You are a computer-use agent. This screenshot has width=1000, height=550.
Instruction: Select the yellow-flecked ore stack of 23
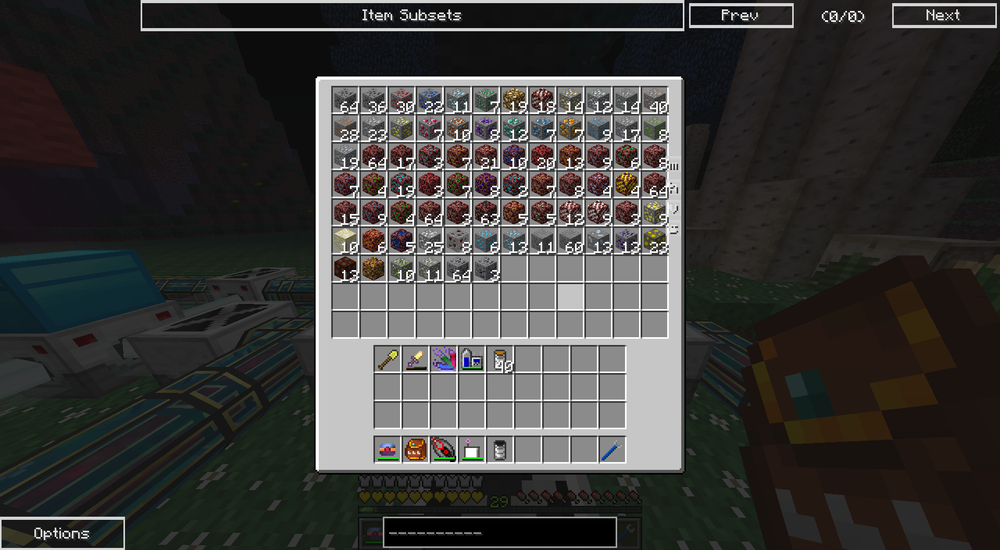(x=374, y=129)
